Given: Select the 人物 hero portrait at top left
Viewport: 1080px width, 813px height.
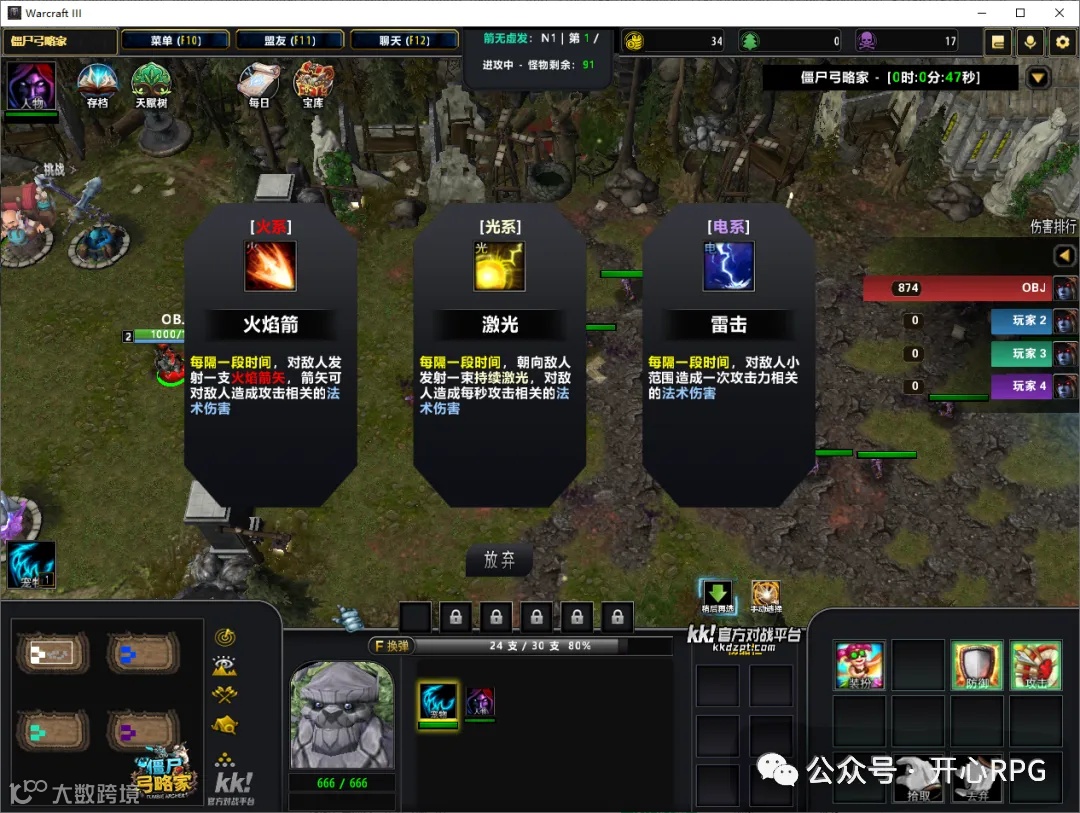Looking at the screenshot, I should click(x=30, y=86).
